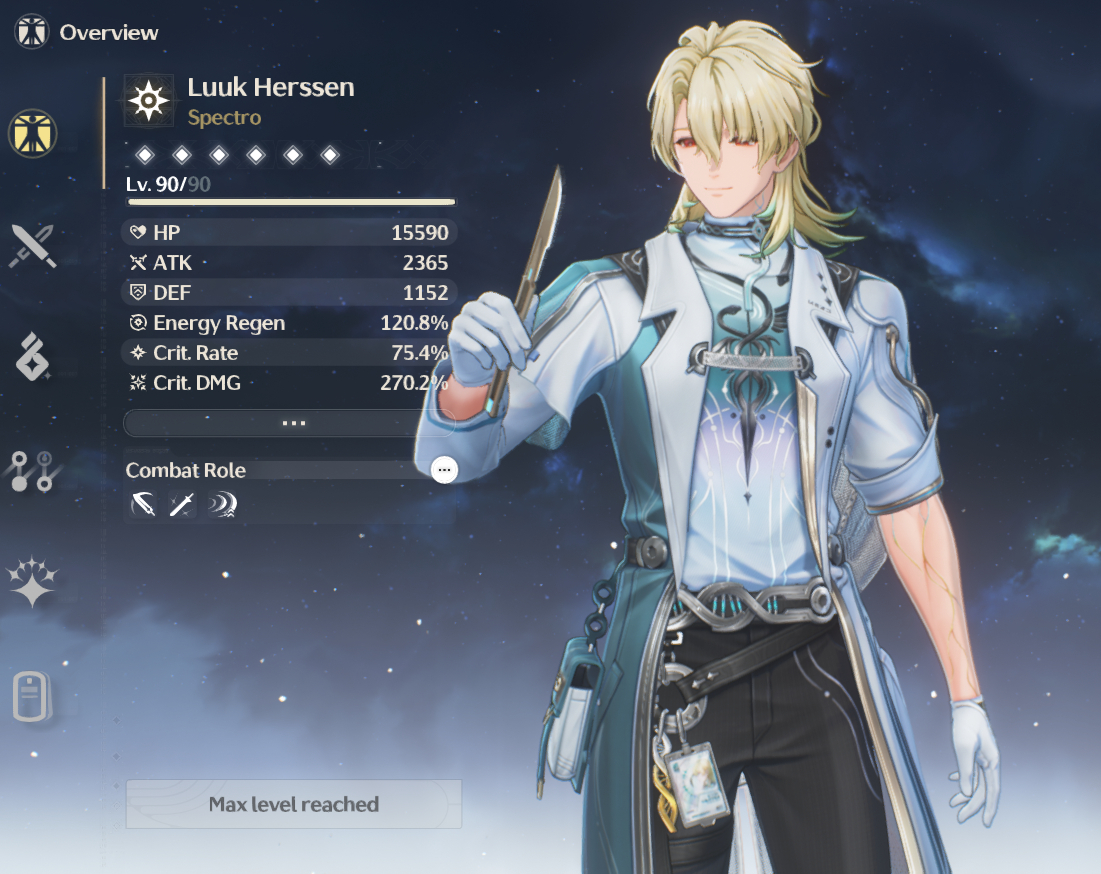Viewport: 1101px width, 874px height.
Task: Select the connected nodes Forte tab
Action: point(33,471)
